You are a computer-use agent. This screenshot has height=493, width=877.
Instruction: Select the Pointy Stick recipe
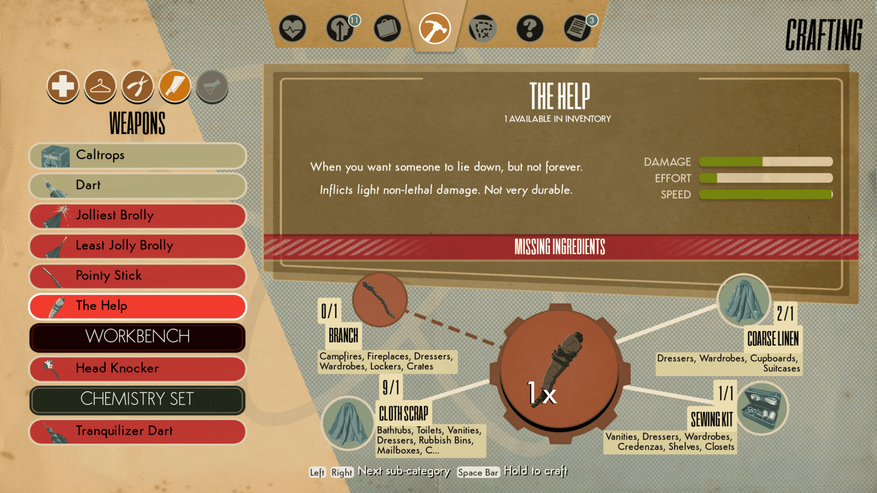pos(138,276)
